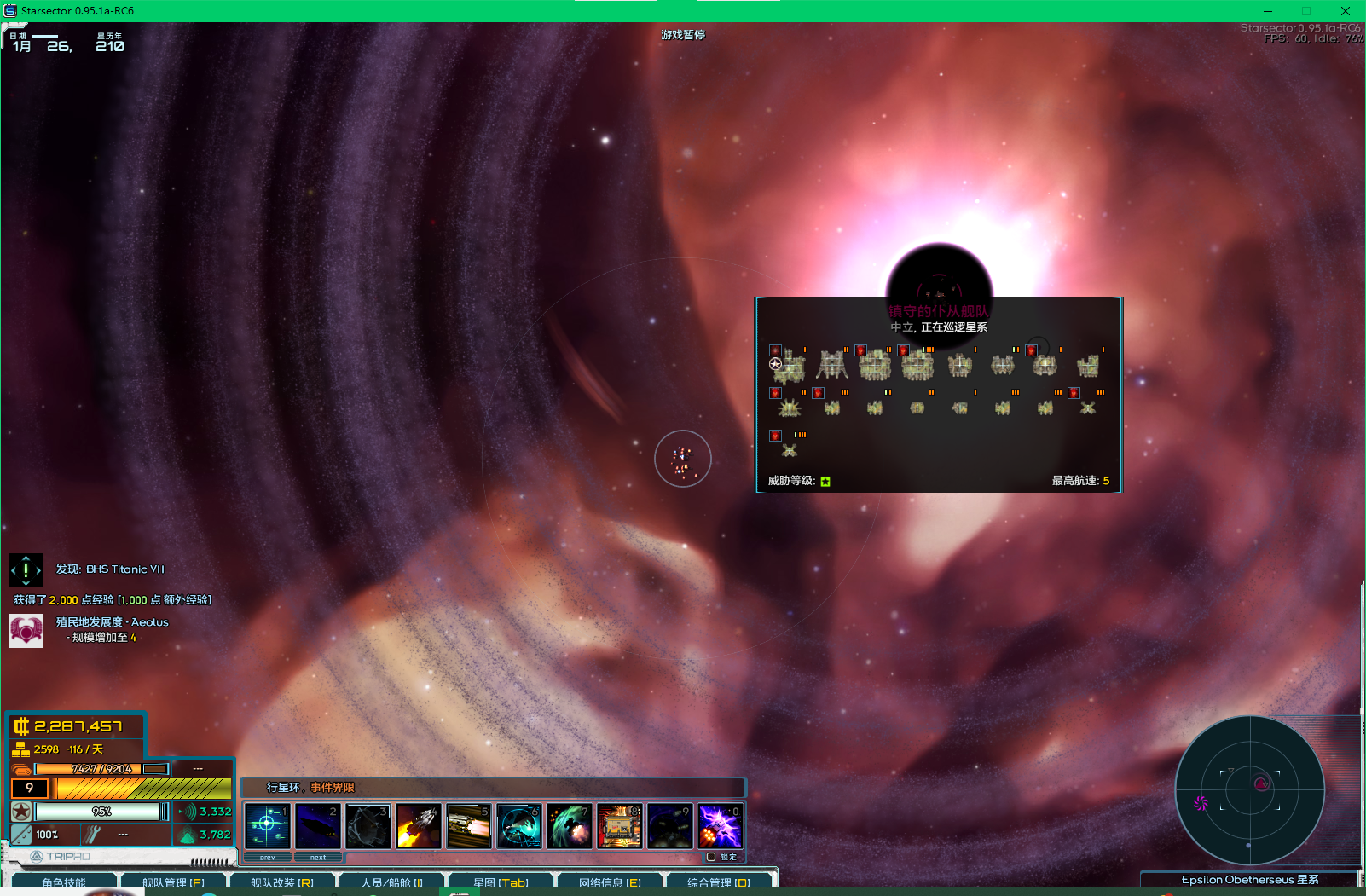Trigger the slot 6 sensor sweep ability
The image size is (1366, 896).
pyautogui.click(x=518, y=825)
